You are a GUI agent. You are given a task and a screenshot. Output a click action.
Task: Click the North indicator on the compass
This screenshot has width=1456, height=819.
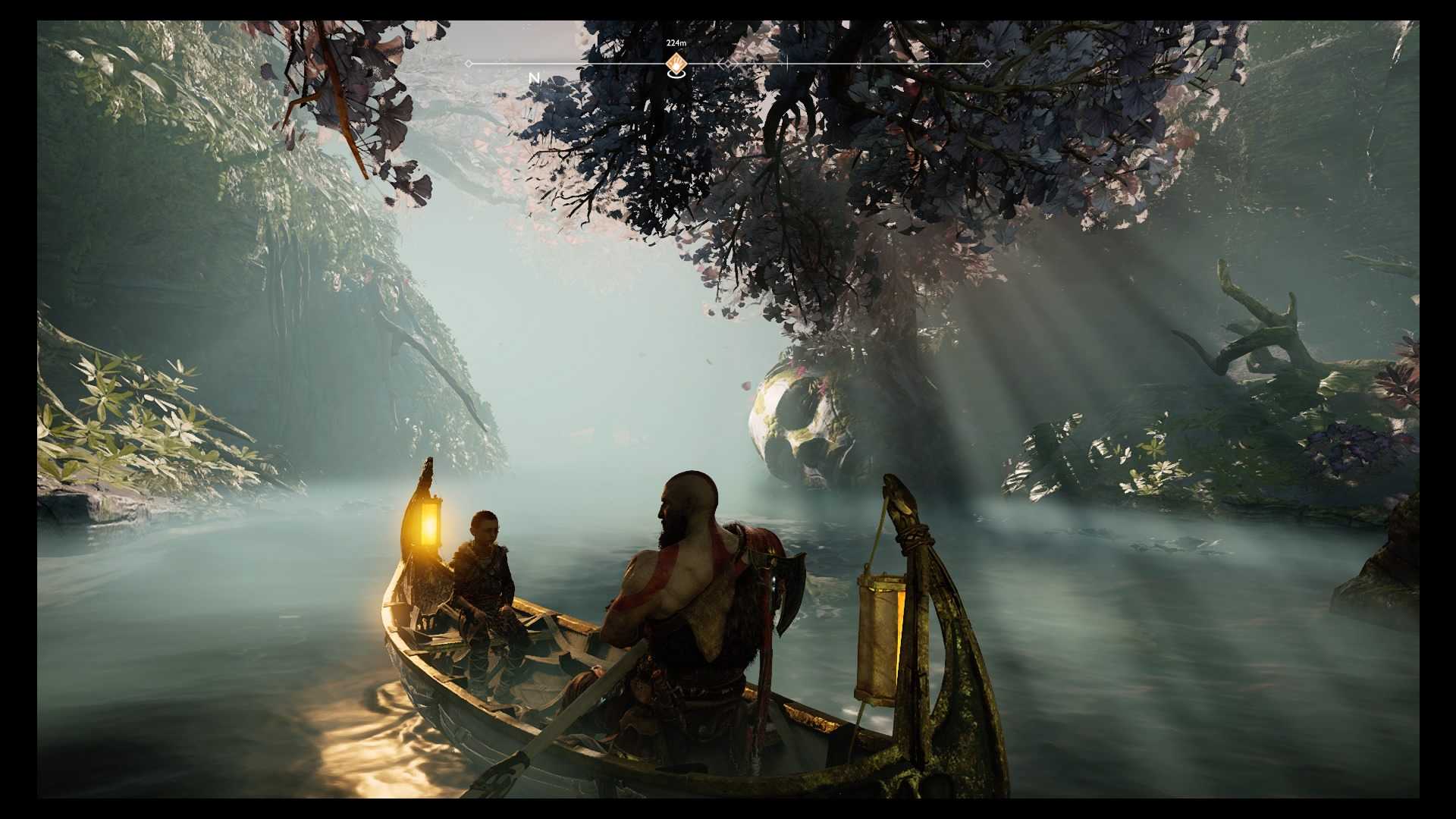[x=534, y=78]
